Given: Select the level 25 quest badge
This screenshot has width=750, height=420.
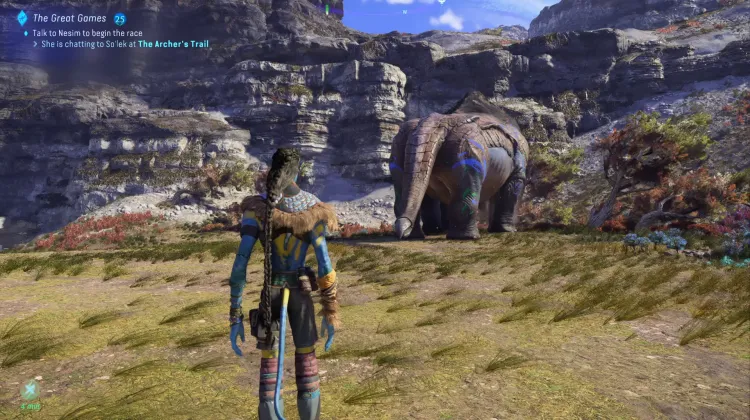Looking at the screenshot, I should coord(120,18).
